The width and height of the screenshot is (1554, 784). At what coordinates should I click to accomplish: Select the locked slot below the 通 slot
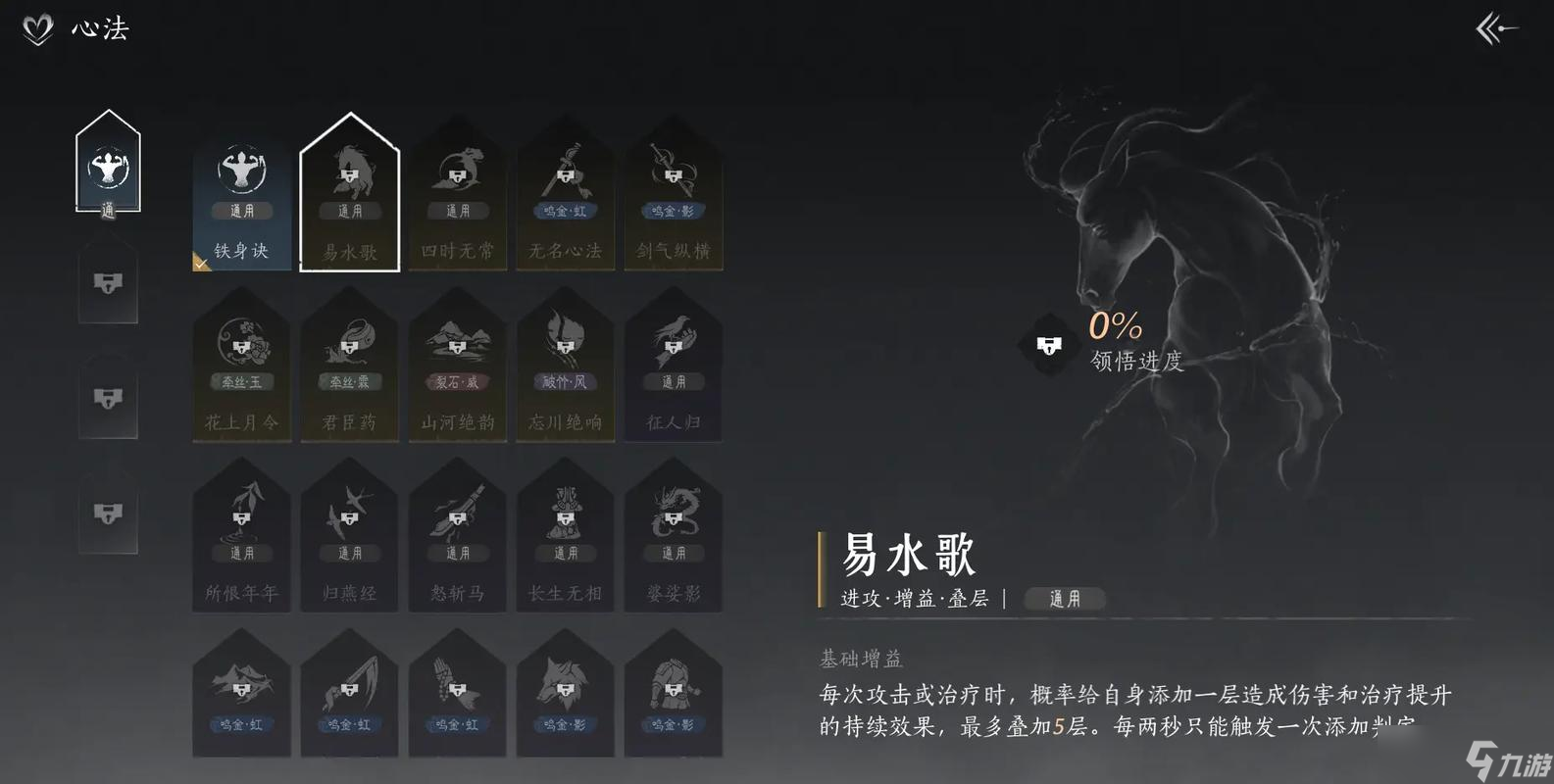108,284
